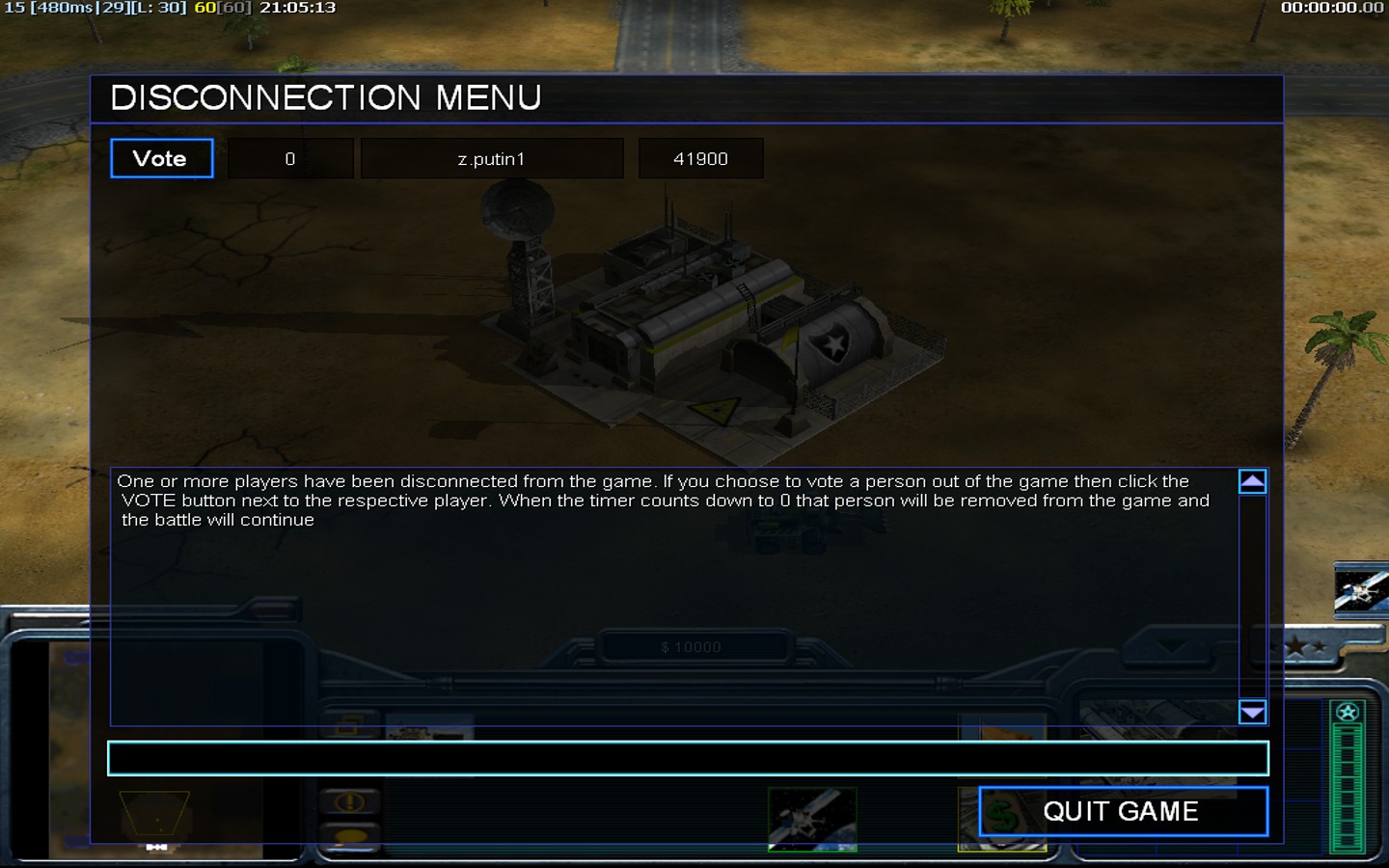Quit the game from disconnection menu

coord(1123,811)
